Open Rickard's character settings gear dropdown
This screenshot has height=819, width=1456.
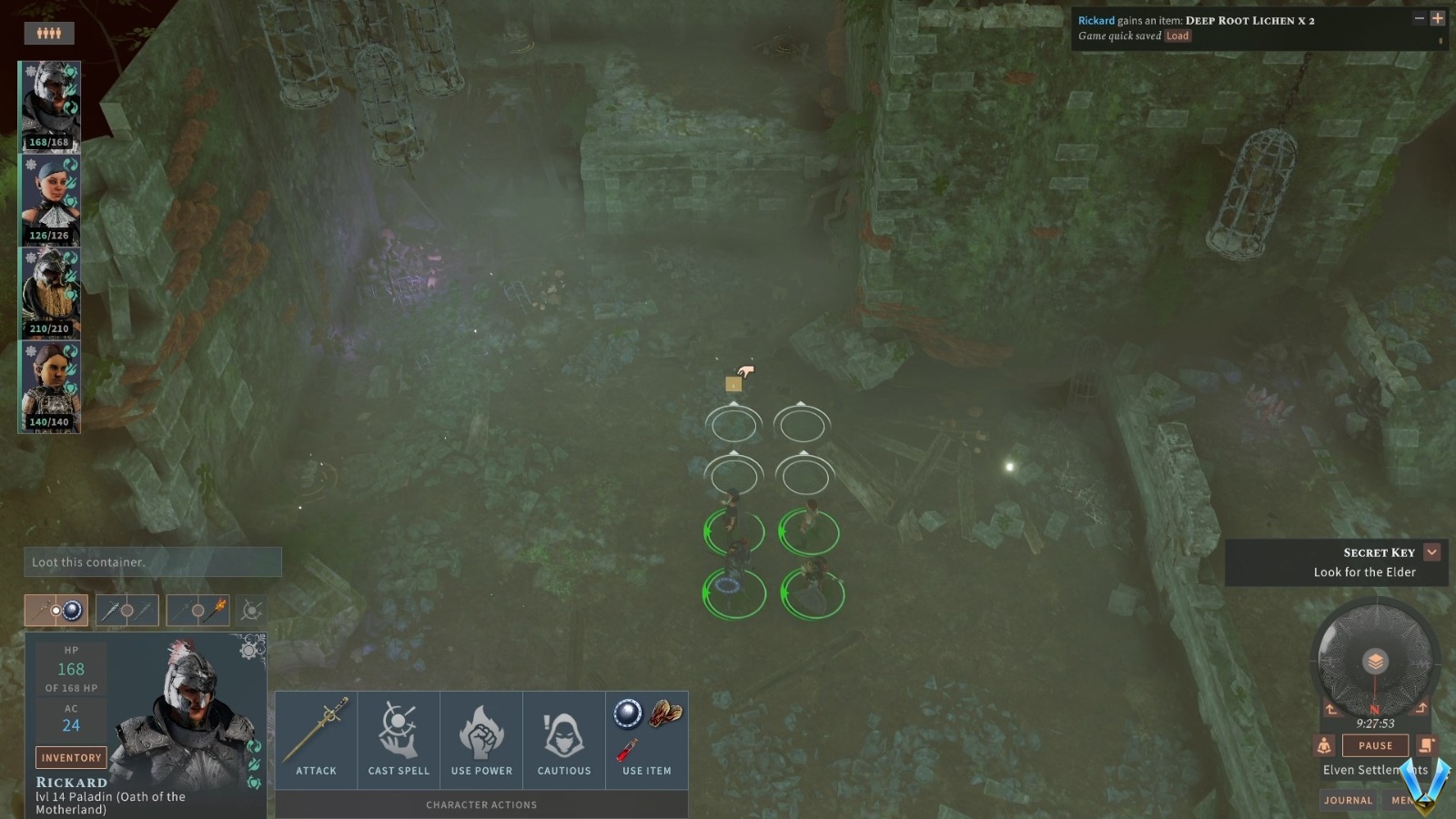[248, 651]
